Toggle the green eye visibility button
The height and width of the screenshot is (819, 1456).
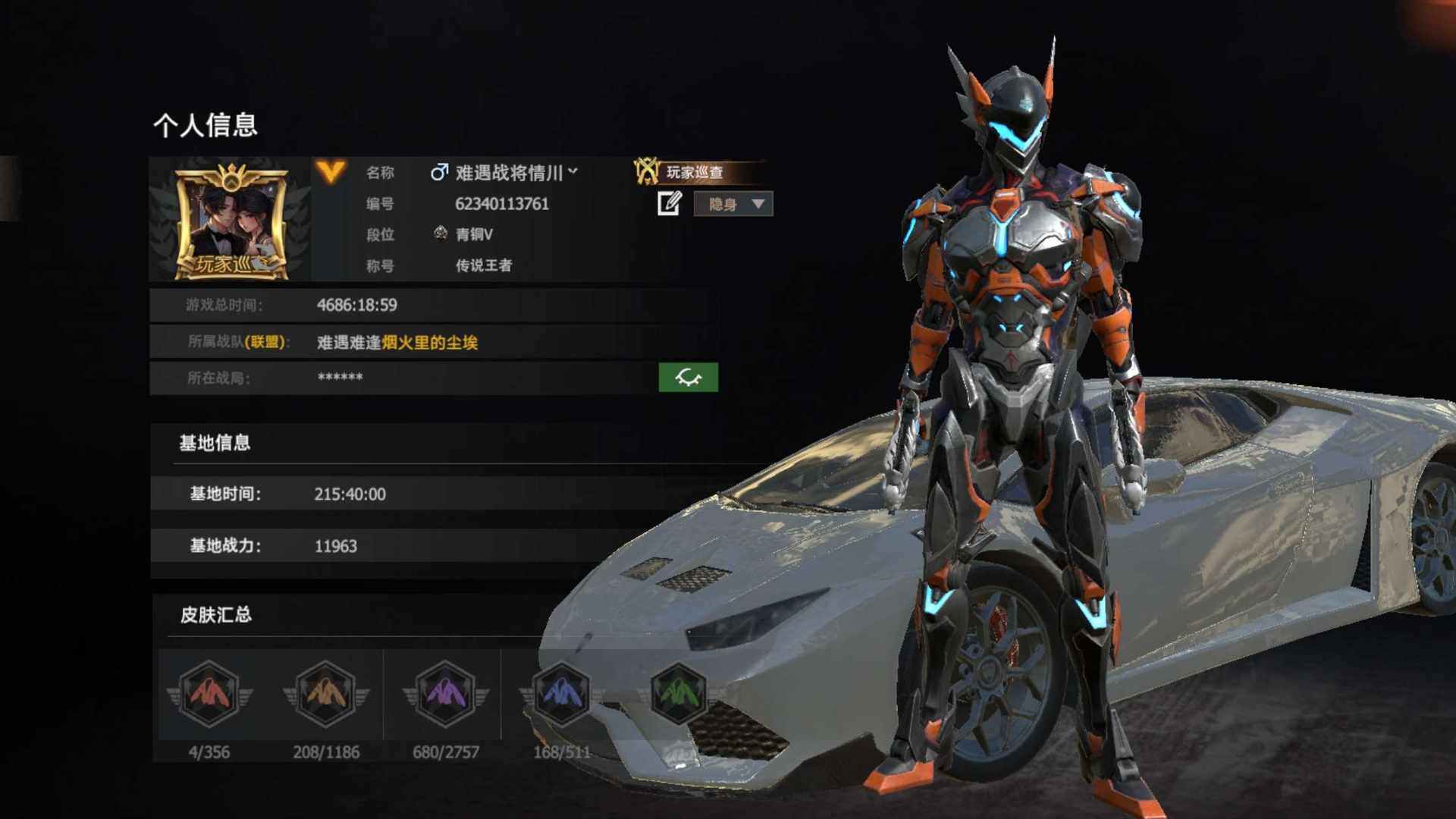688,378
